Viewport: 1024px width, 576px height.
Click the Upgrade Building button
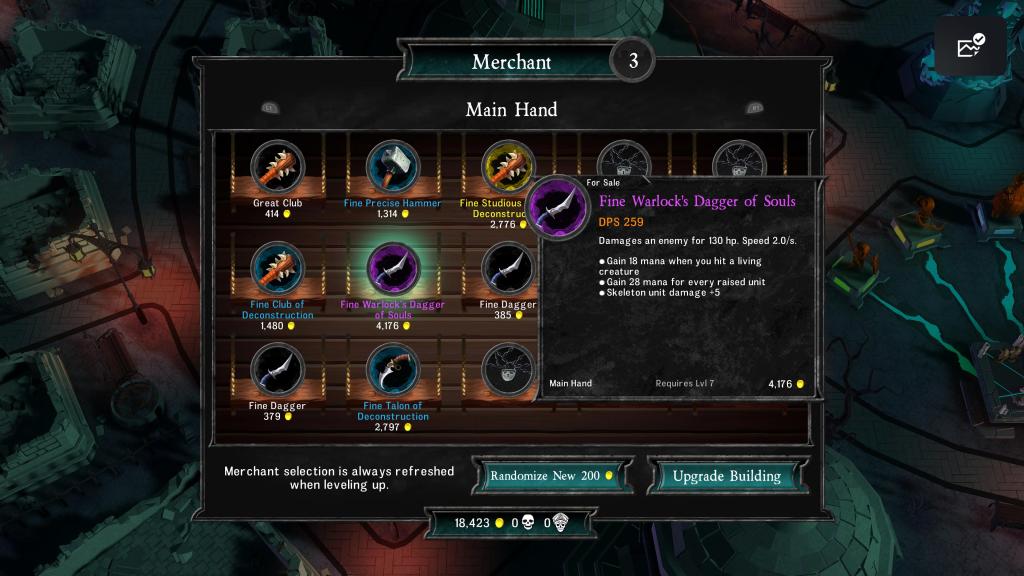726,476
